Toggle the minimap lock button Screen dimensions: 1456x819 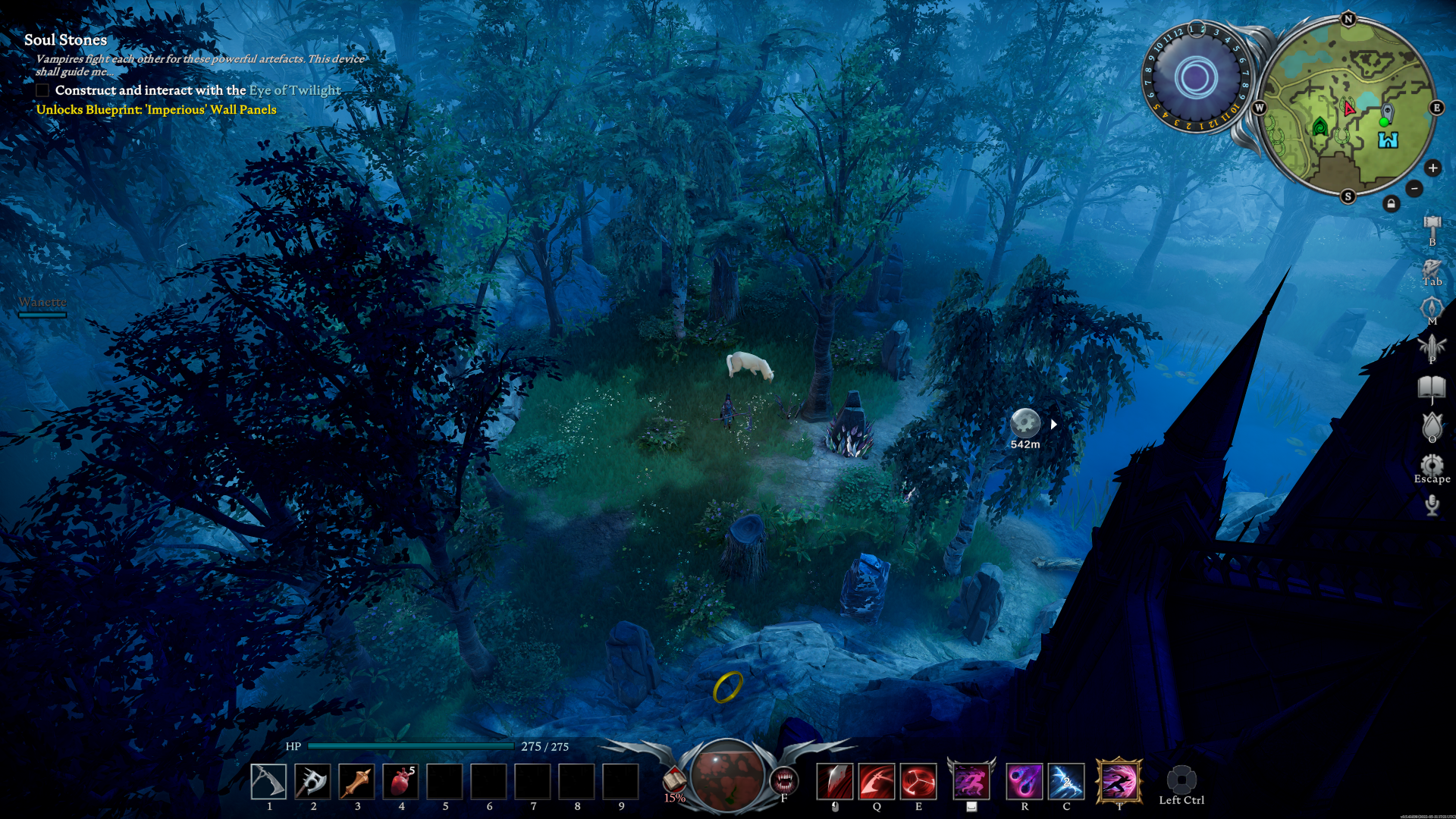point(1391,204)
